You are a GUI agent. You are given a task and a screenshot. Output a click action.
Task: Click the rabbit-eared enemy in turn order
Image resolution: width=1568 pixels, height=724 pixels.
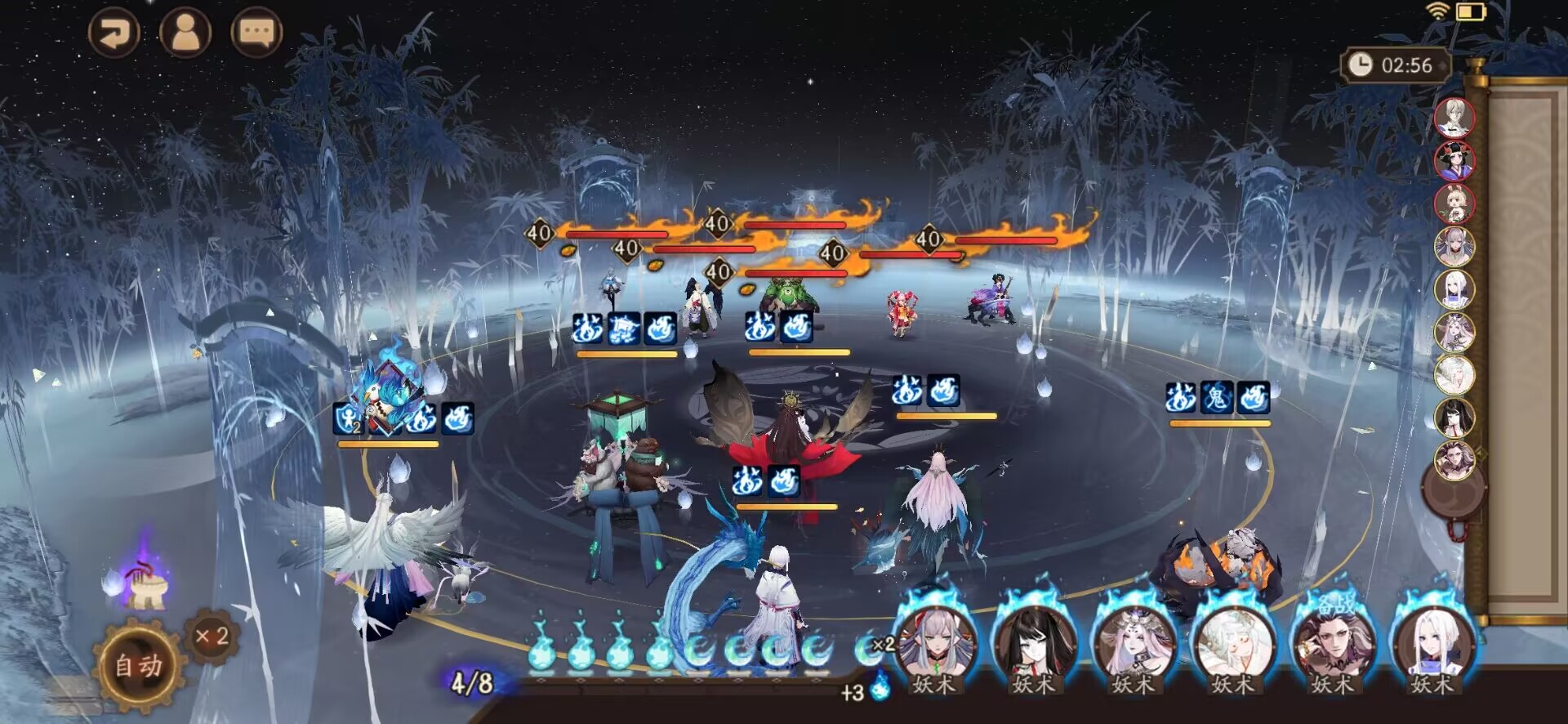[x=1454, y=203]
